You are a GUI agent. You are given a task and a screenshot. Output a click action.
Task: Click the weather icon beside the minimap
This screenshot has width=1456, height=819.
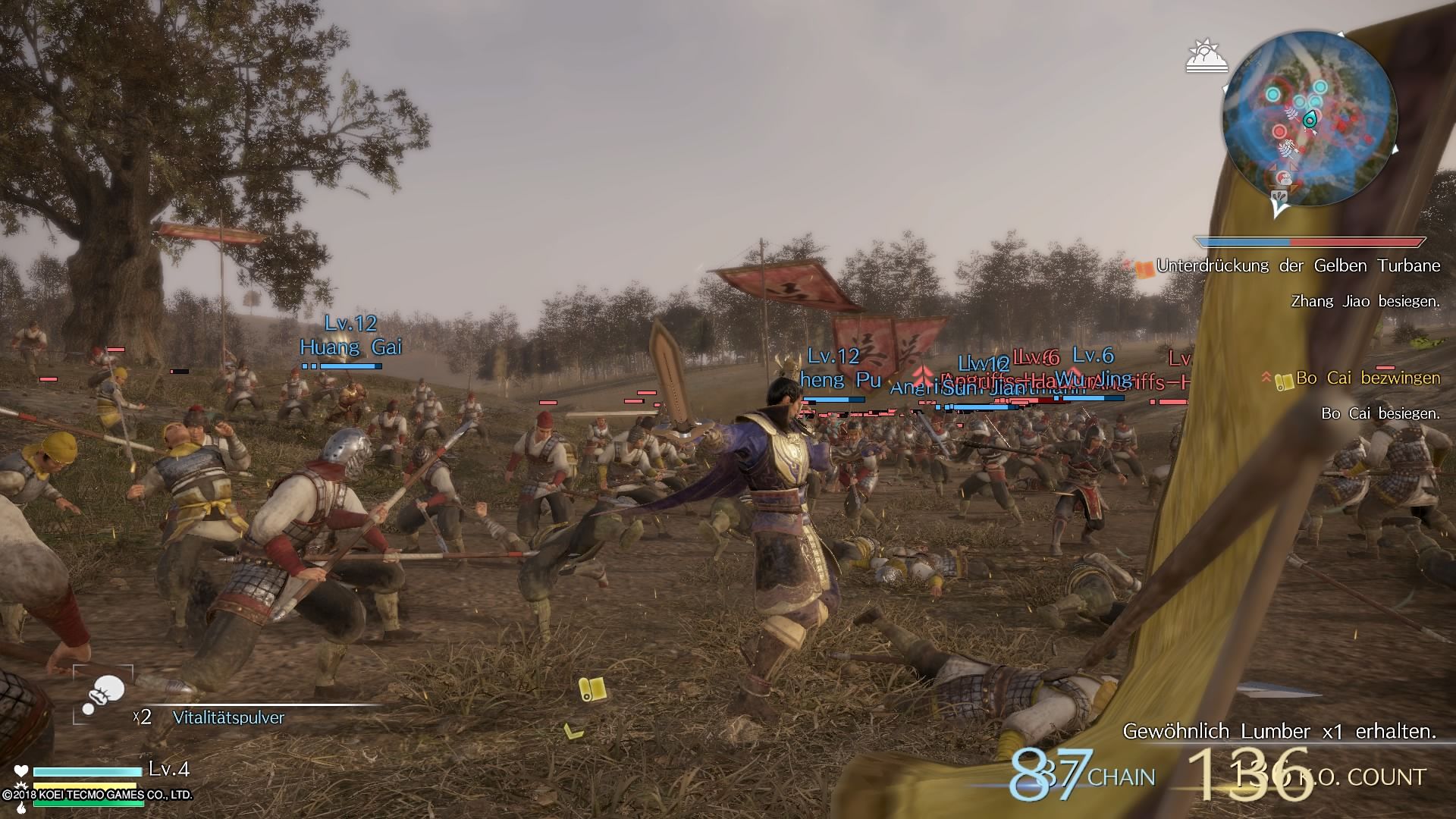pyautogui.click(x=1207, y=57)
